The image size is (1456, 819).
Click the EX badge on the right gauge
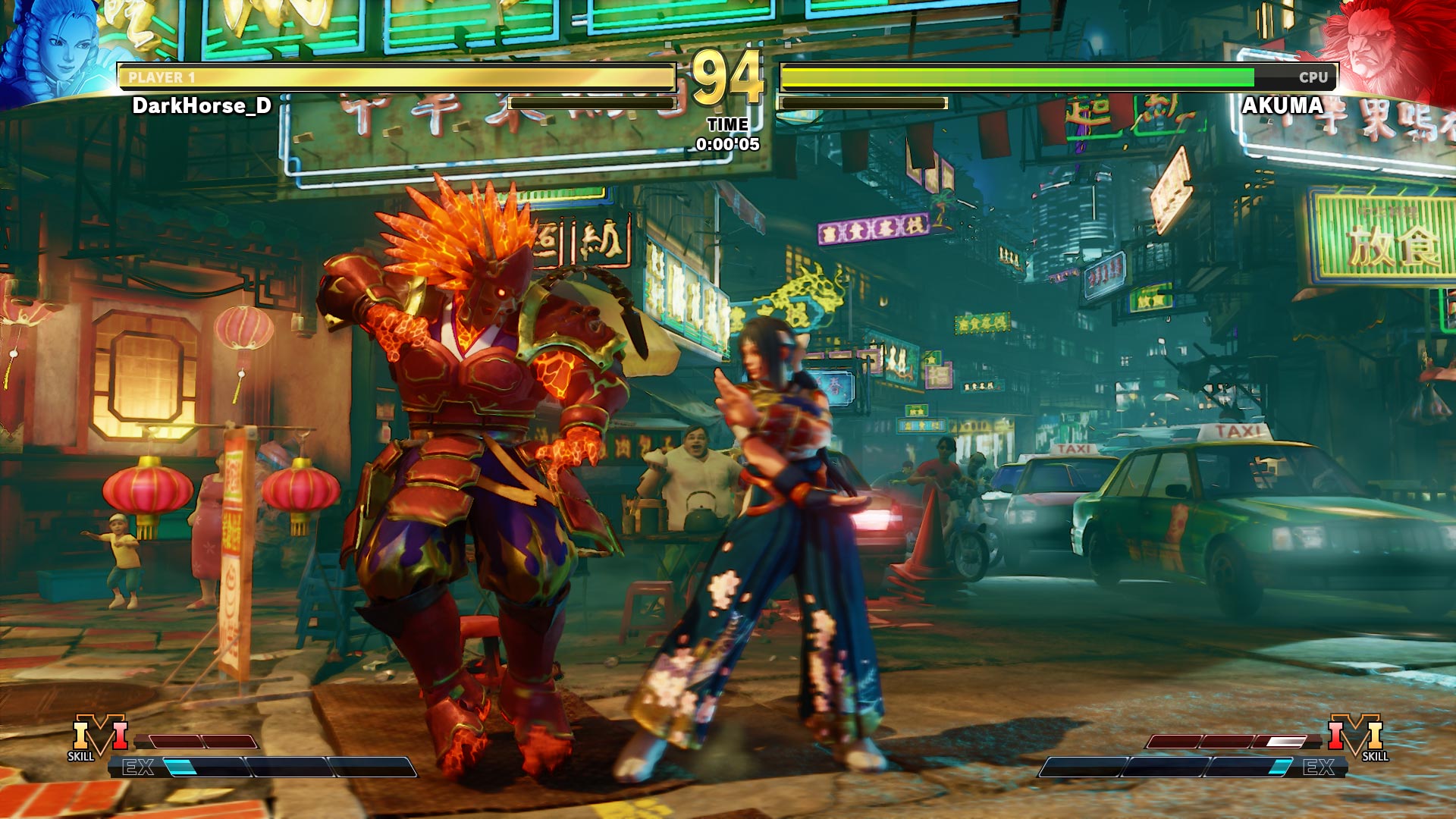pyautogui.click(x=1319, y=767)
